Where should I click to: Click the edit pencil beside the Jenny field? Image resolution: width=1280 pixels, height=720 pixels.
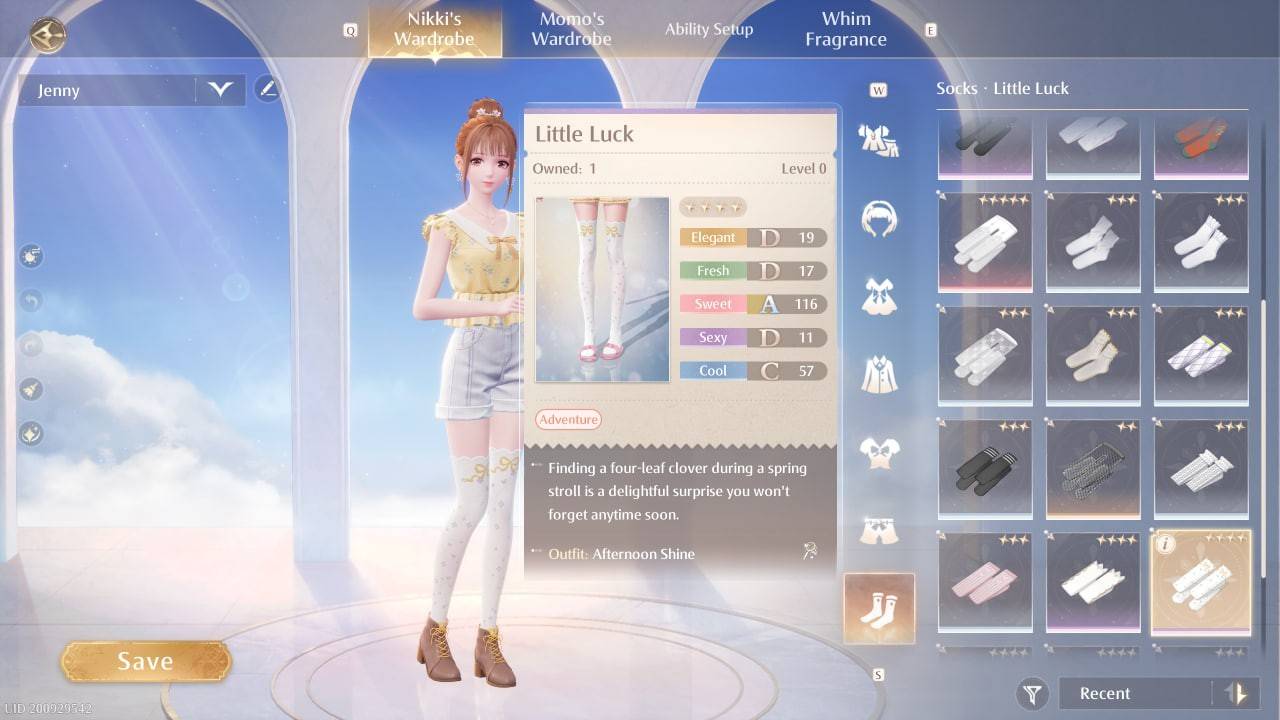tap(268, 89)
